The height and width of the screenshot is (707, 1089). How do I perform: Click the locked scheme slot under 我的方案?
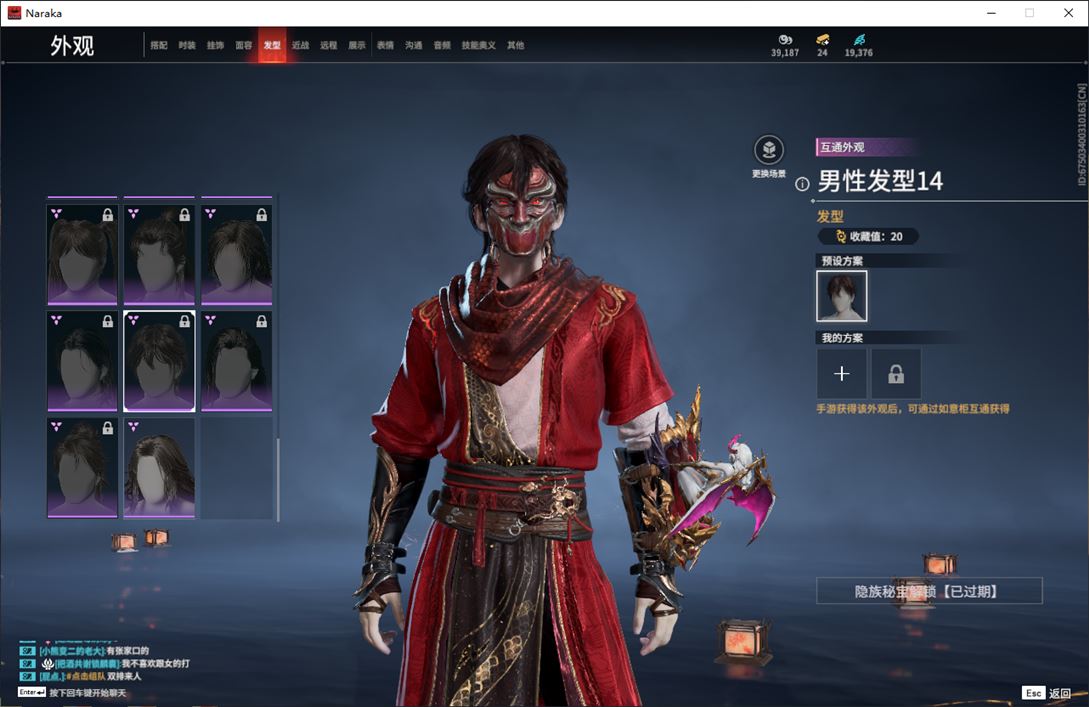[x=896, y=374]
